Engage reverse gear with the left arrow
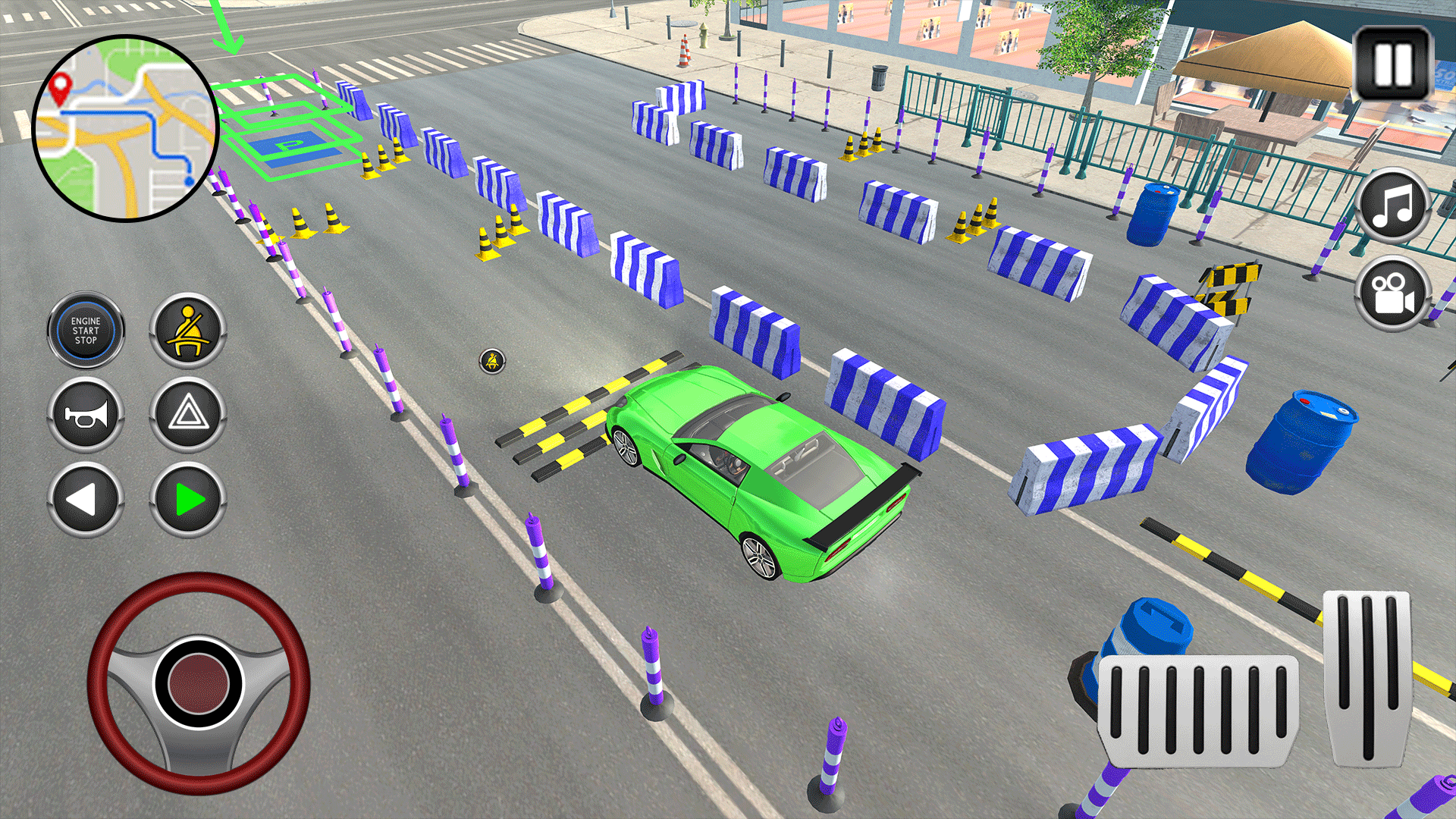1456x819 pixels. tap(85, 498)
